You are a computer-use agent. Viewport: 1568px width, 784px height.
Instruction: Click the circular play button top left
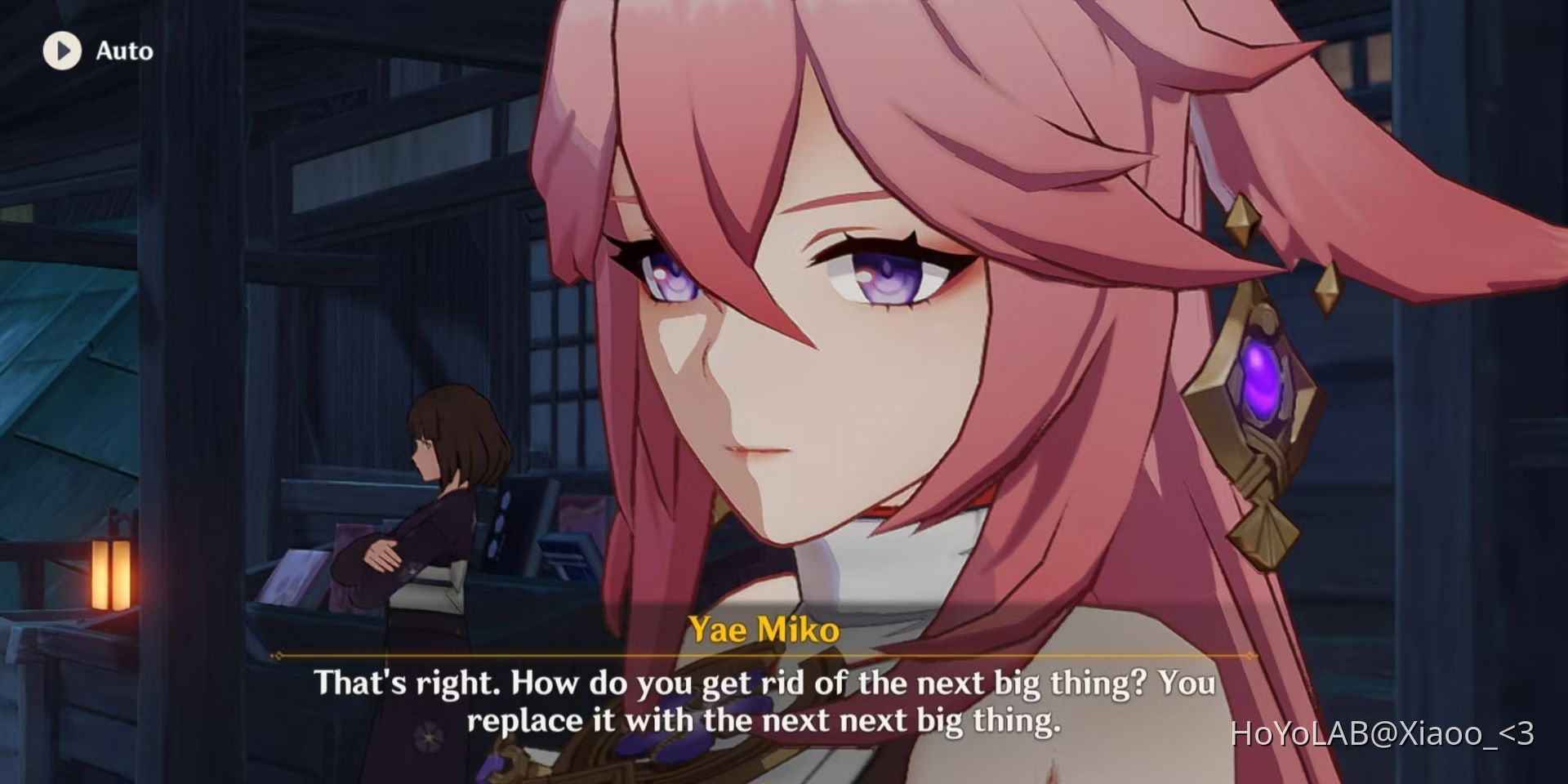[61, 51]
